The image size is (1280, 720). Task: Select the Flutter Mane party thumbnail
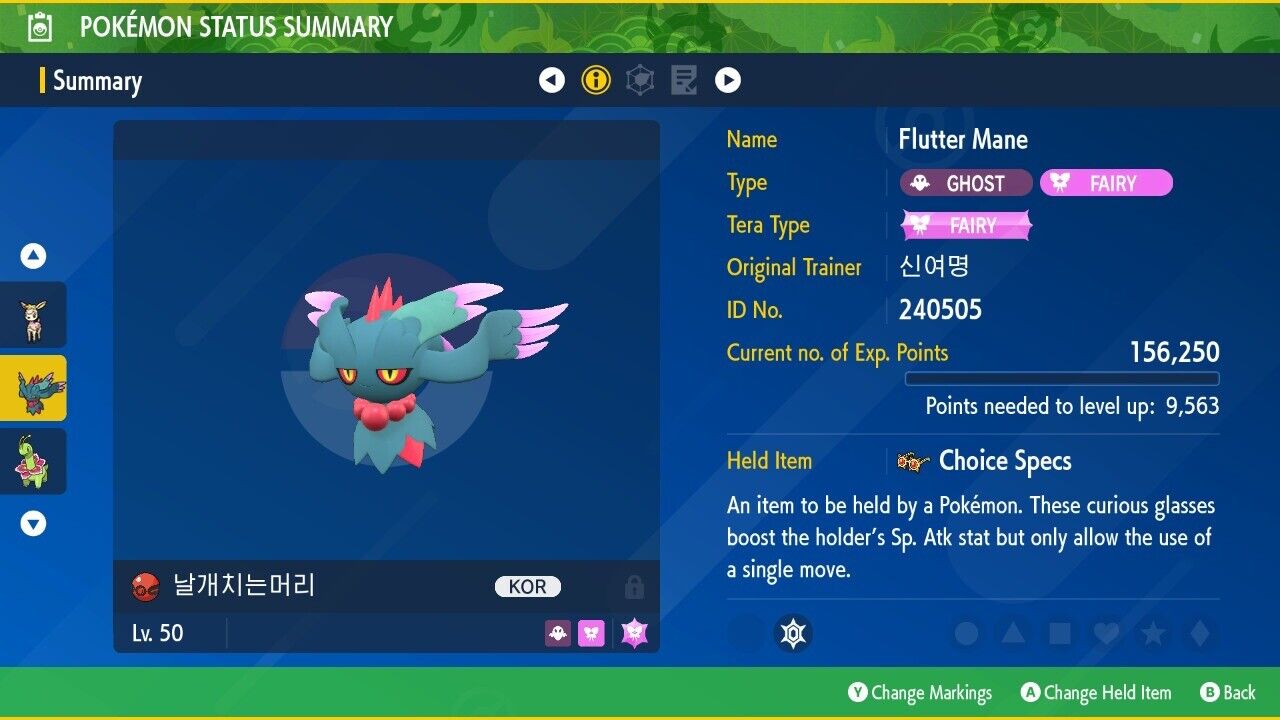pos(34,388)
